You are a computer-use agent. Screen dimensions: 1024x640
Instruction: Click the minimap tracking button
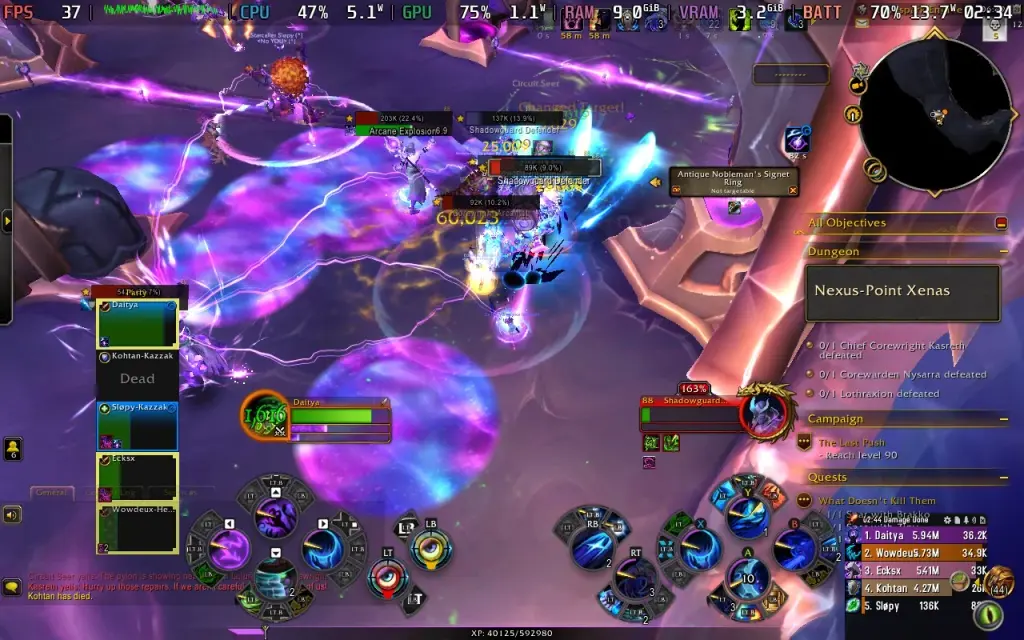pos(858,87)
